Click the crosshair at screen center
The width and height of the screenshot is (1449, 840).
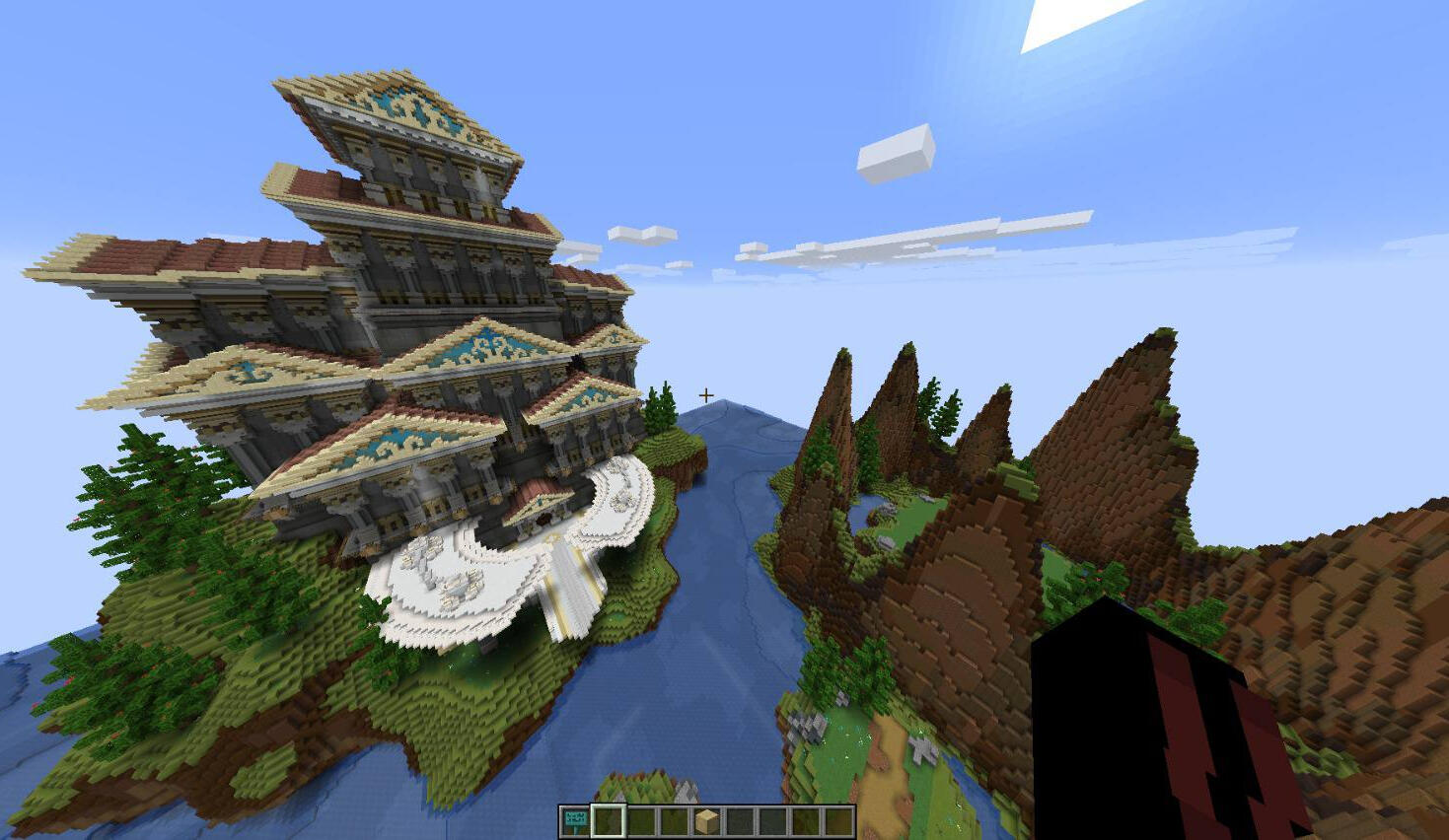click(706, 393)
